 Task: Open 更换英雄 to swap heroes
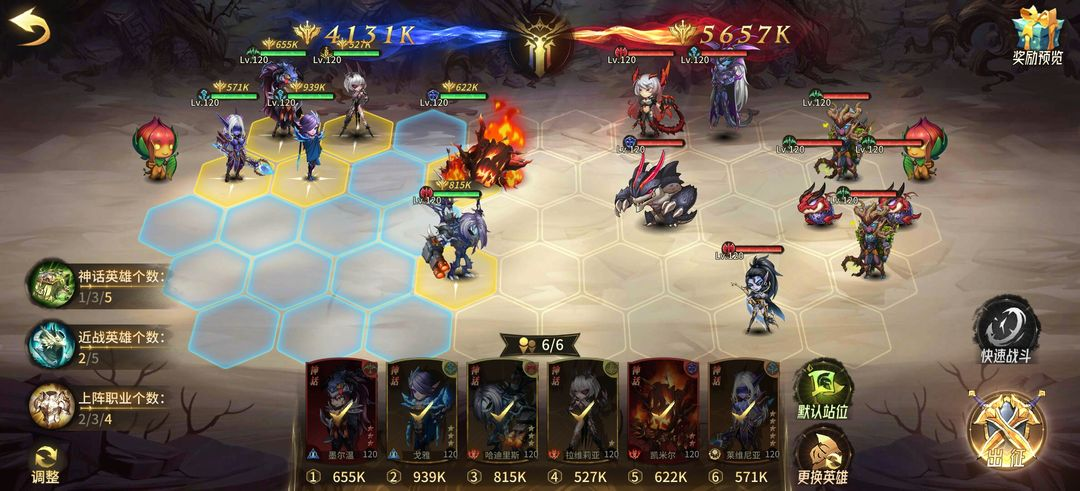click(822, 455)
